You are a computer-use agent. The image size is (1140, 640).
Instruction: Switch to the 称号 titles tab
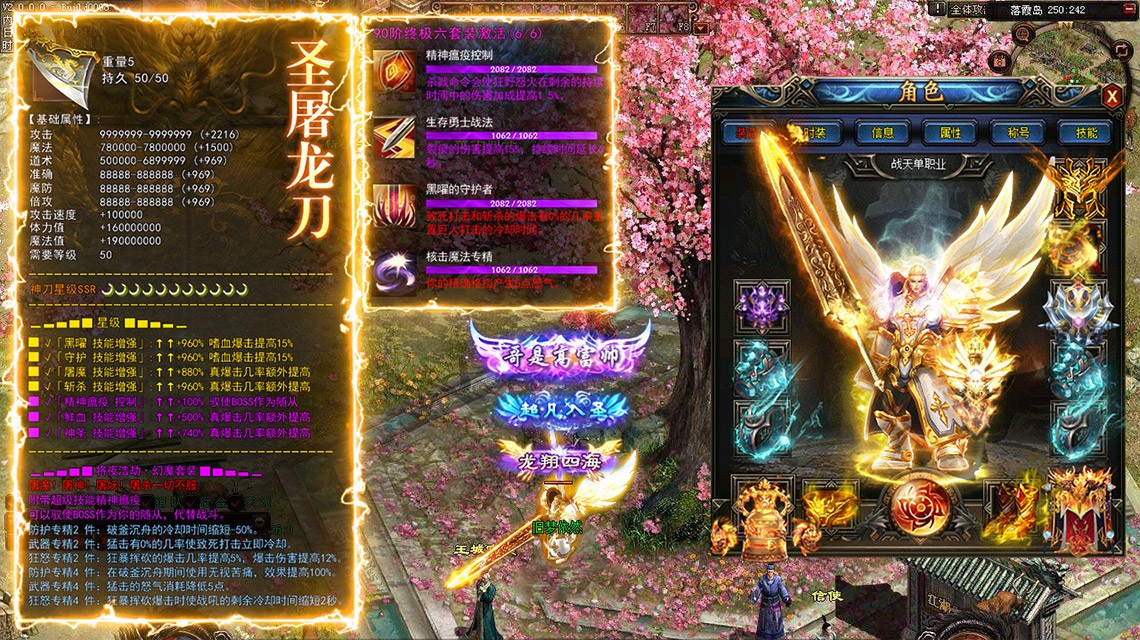(x=1018, y=132)
